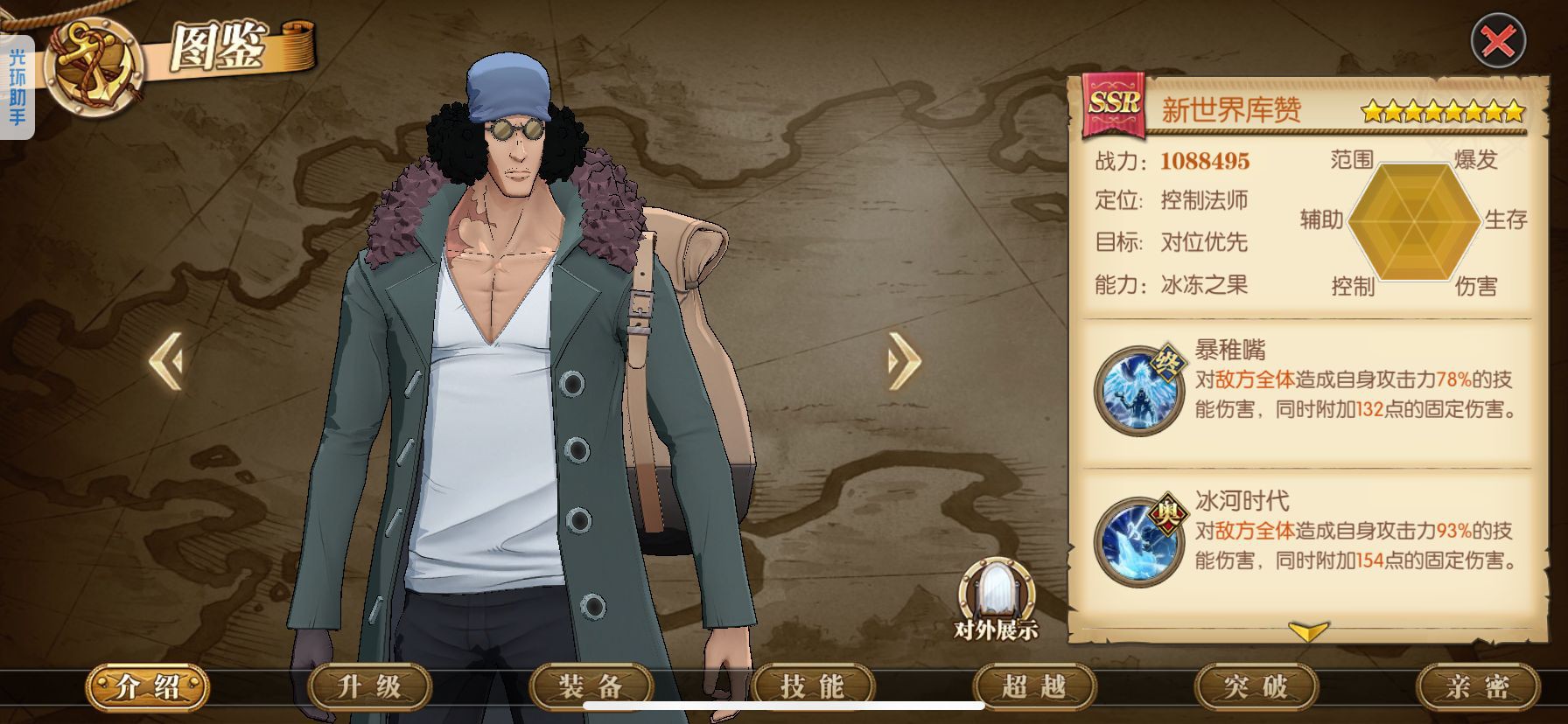1568x724 pixels.
Task: Expand skill list with yellow down arrow
Action: (1308, 631)
